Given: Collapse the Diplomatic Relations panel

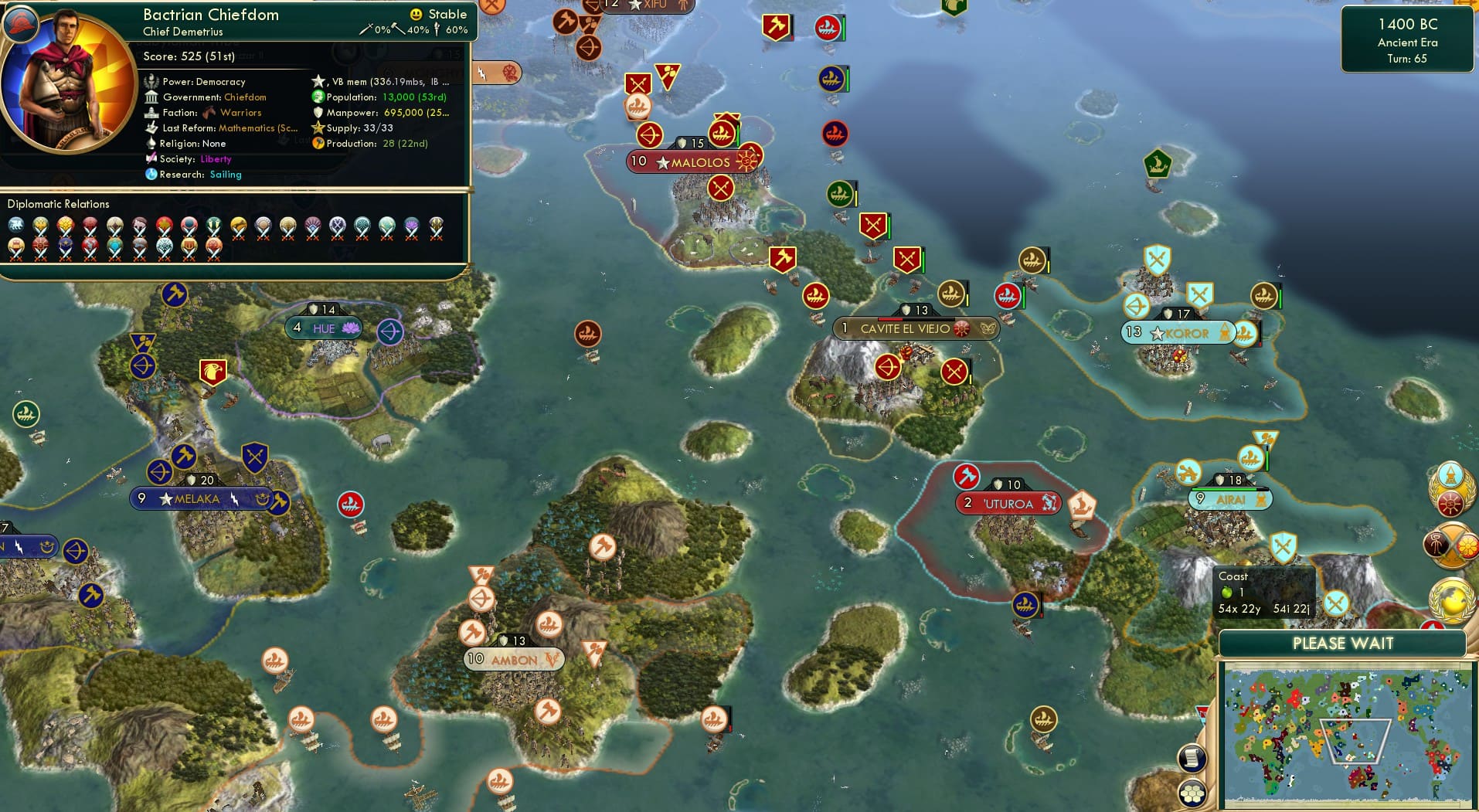Looking at the screenshot, I should pos(59,204).
